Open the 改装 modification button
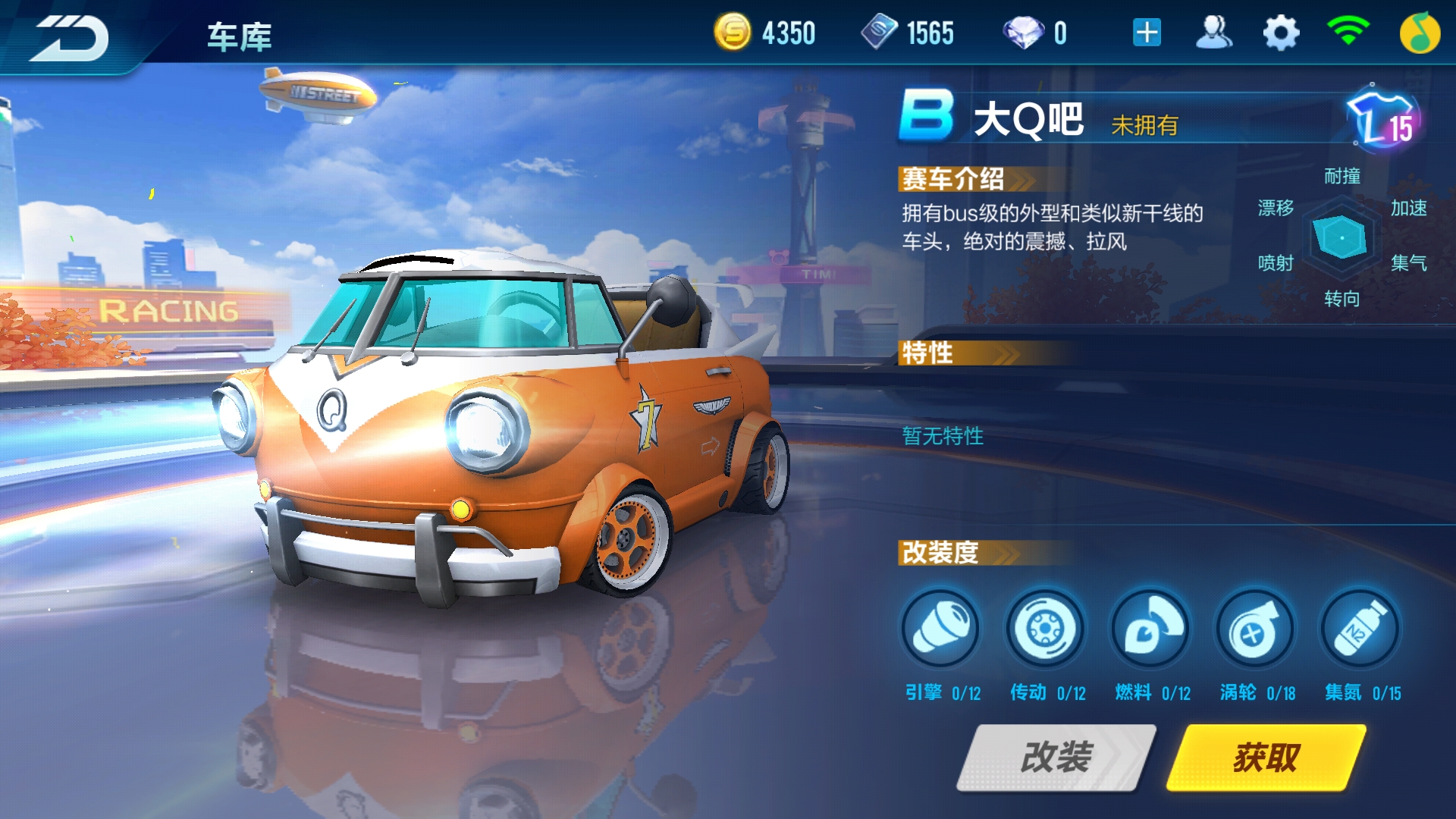Image resolution: width=1456 pixels, height=819 pixels. tap(1056, 757)
